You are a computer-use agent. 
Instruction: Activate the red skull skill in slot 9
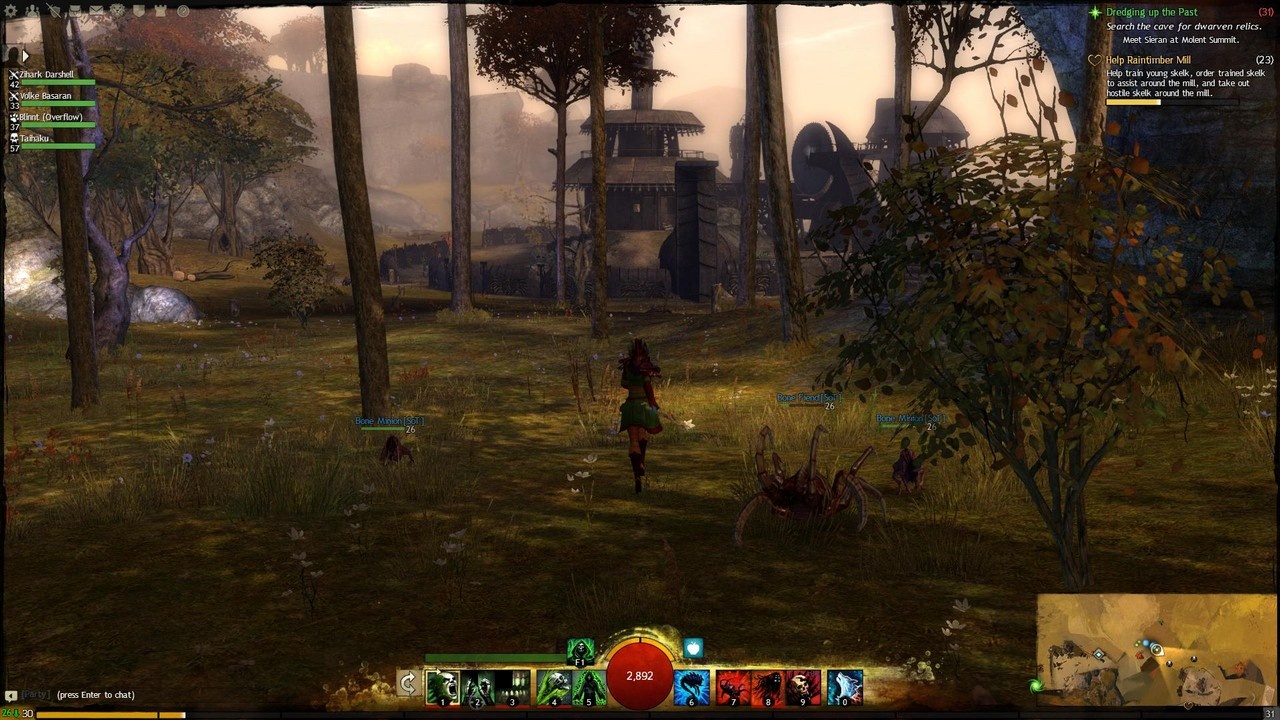[x=803, y=687]
